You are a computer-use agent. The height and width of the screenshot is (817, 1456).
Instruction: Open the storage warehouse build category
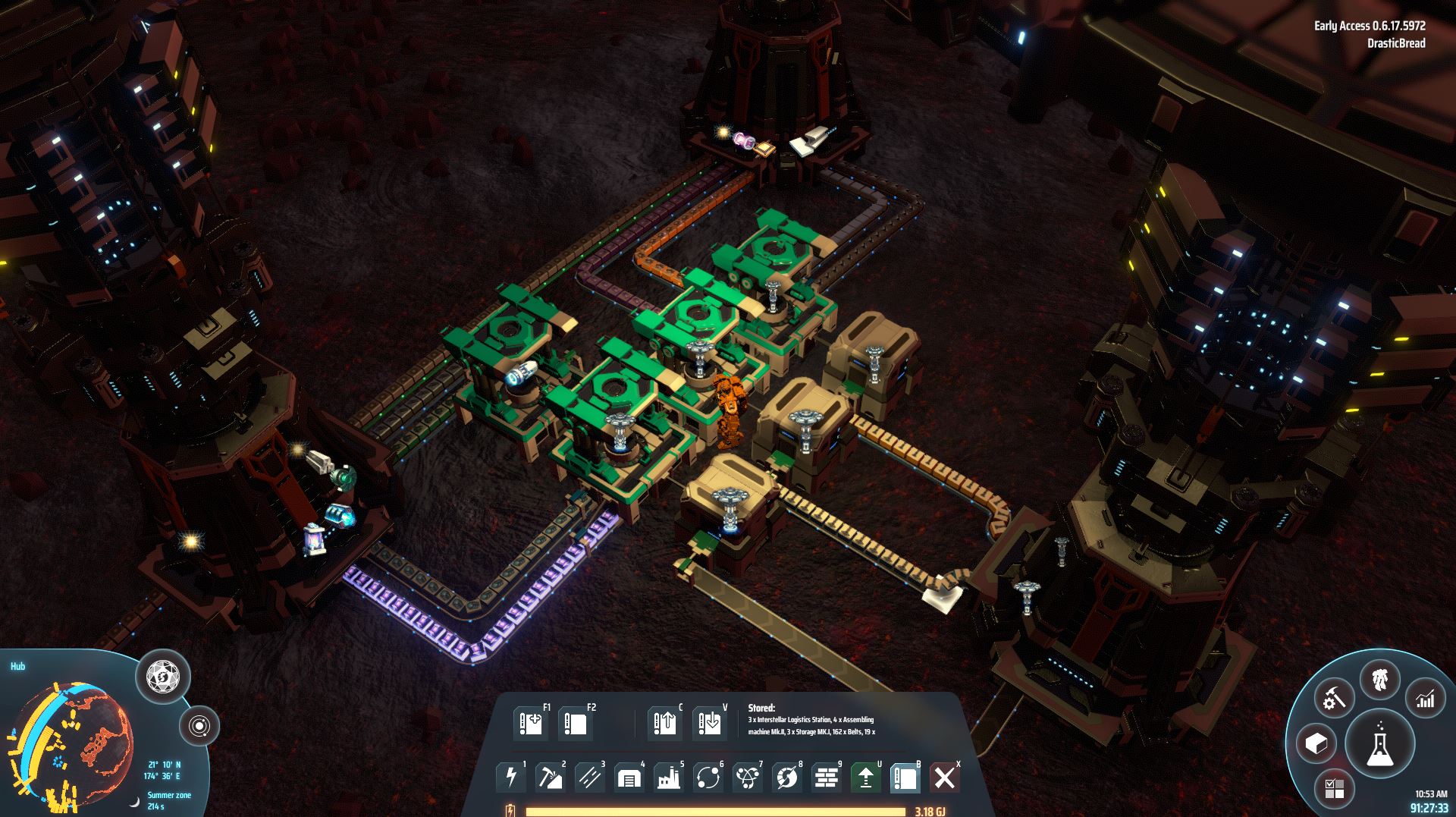coord(629,778)
